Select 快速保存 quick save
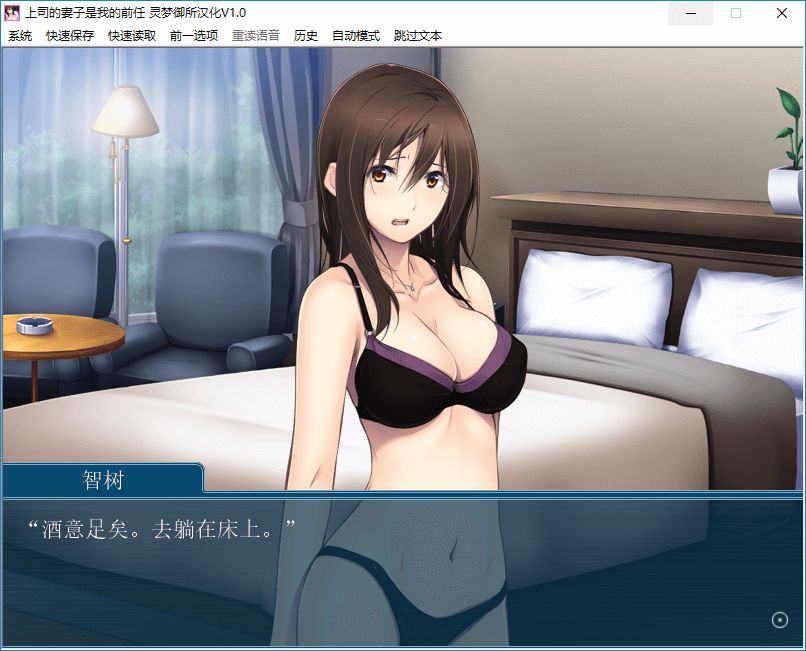This screenshot has width=806, height=651. point(70,35)
